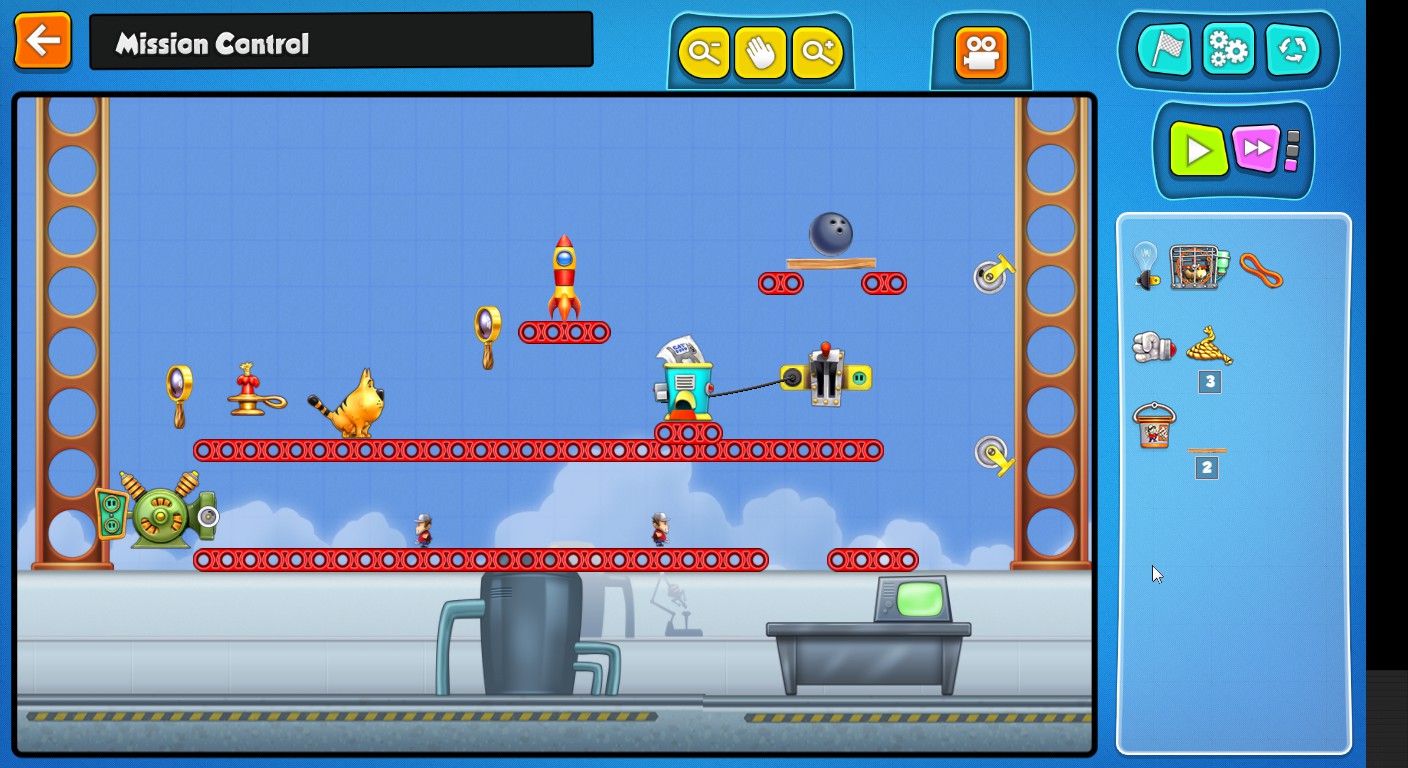The width and height of the screenshot is (1408, 768).
Task: Start the contraption with the green play button
Action: pos(1198,150)
